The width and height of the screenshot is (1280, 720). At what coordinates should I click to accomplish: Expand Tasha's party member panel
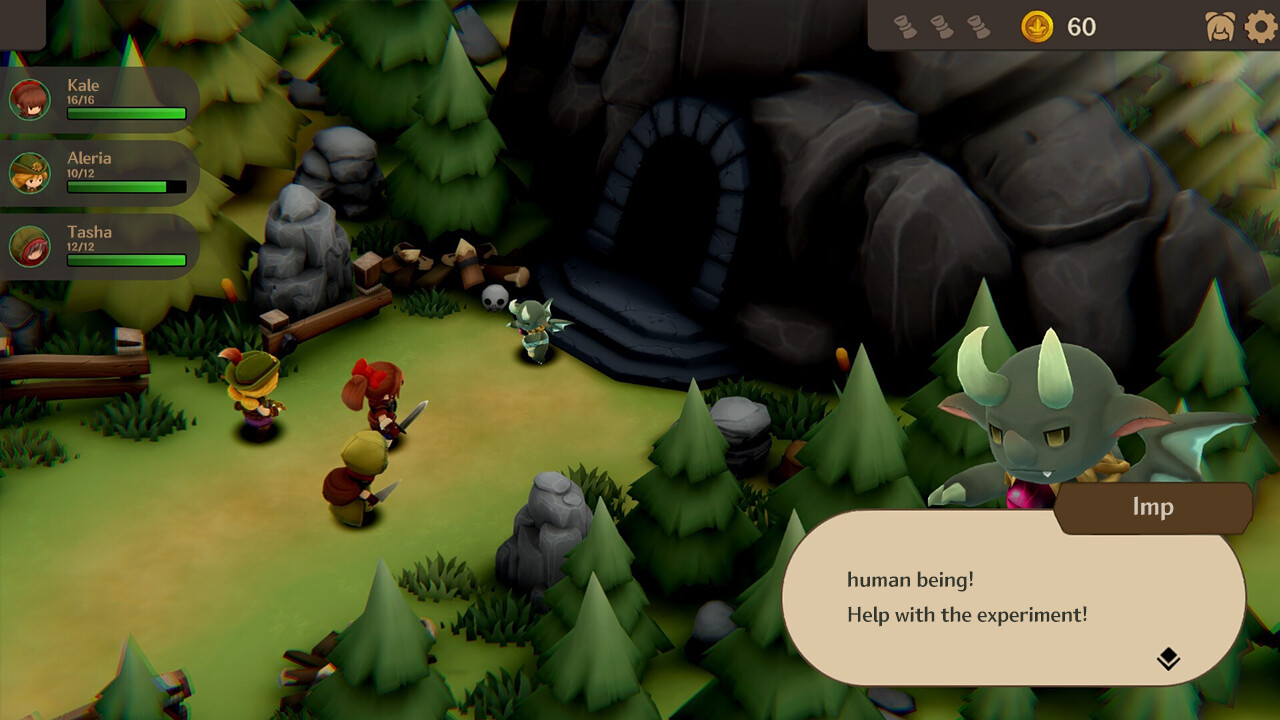120,243
